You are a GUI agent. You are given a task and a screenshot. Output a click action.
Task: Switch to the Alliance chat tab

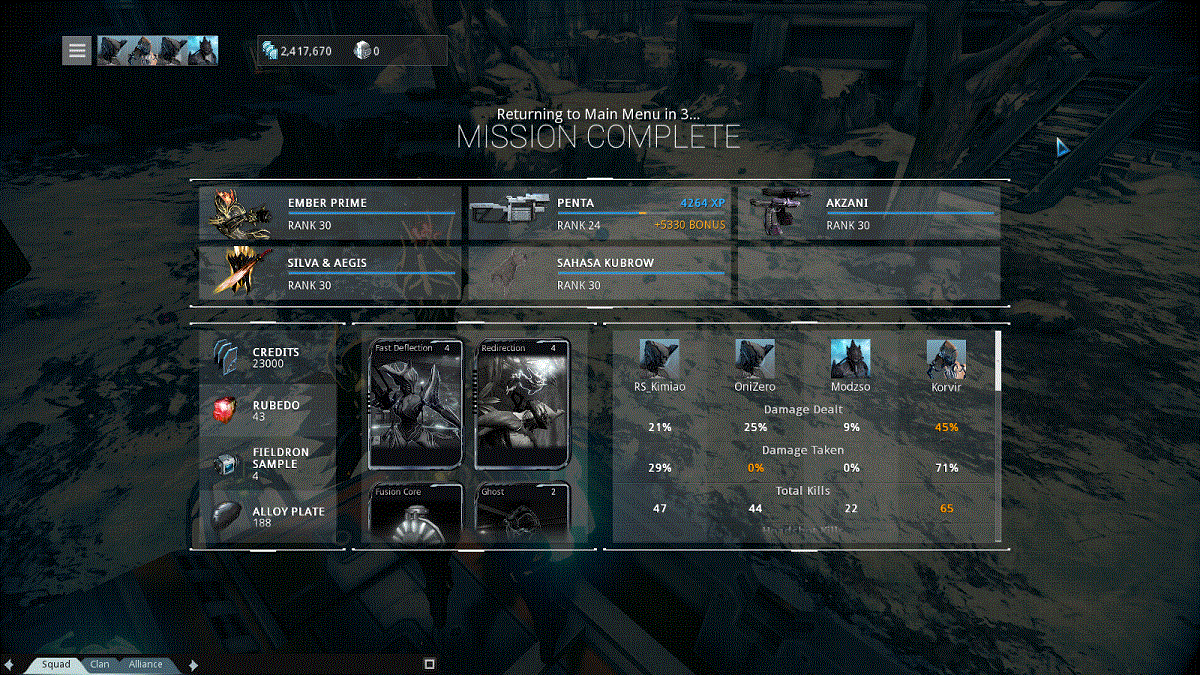tap(146, 664)
